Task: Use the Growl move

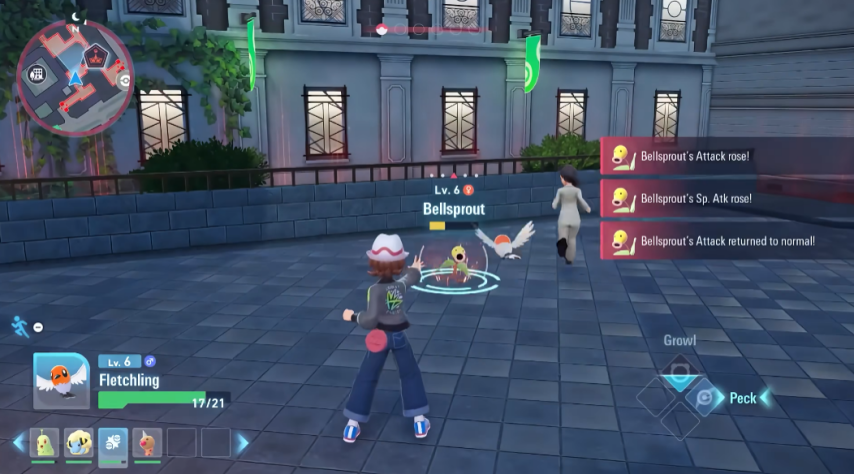Action: (680, 371)
